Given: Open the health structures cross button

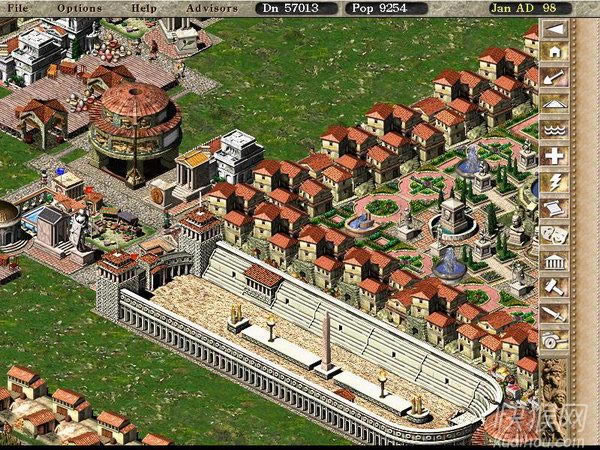Looking at the screenshot, I should pyautogui.click(x=553, y=156).
